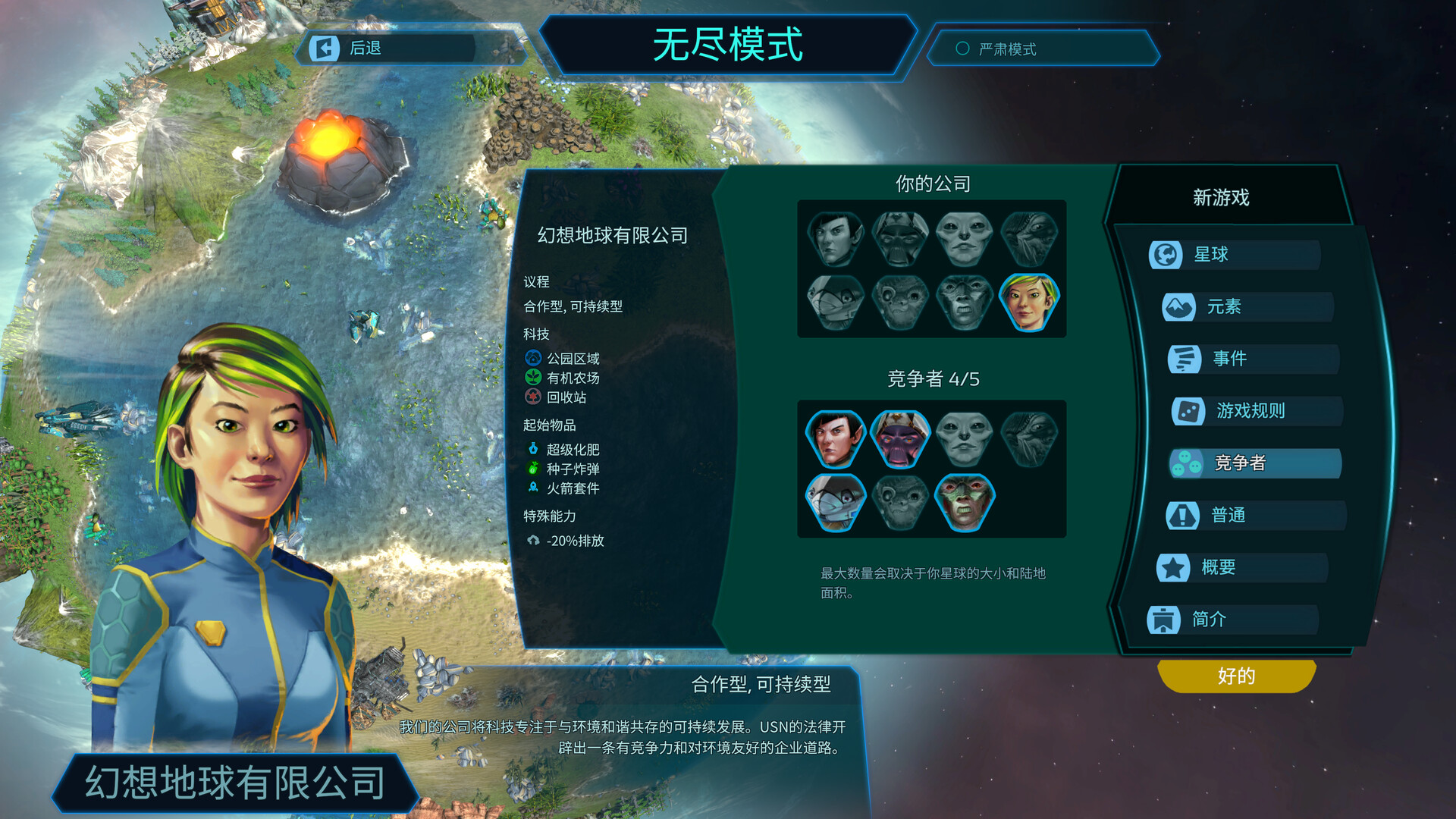This screenshot has height=819, width=1456.
Task: Open the 元素 (elements) section icon
Action: (x=1179, y=307)
